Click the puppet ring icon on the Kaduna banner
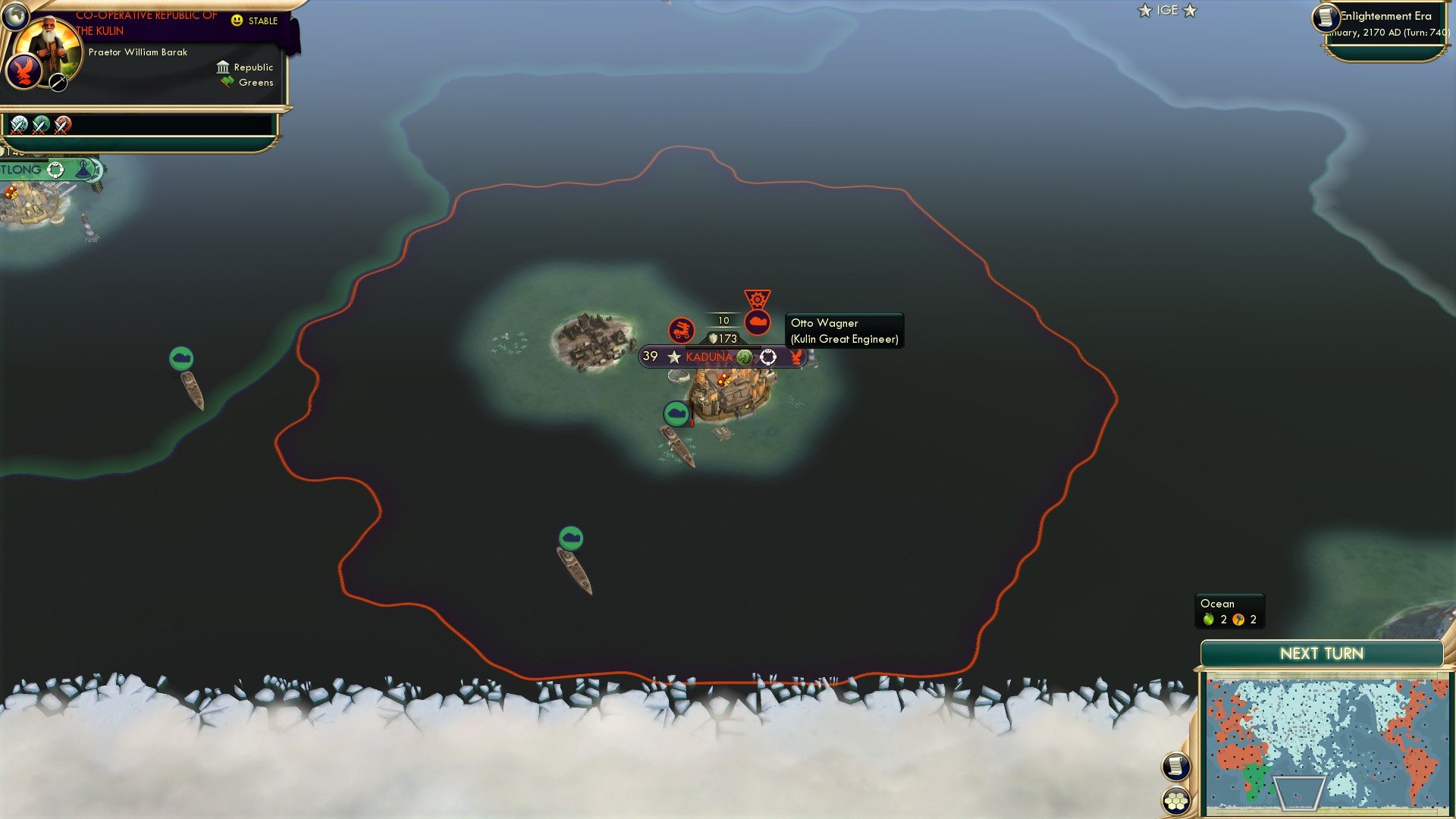1456x819 pixels. (769, 356)
